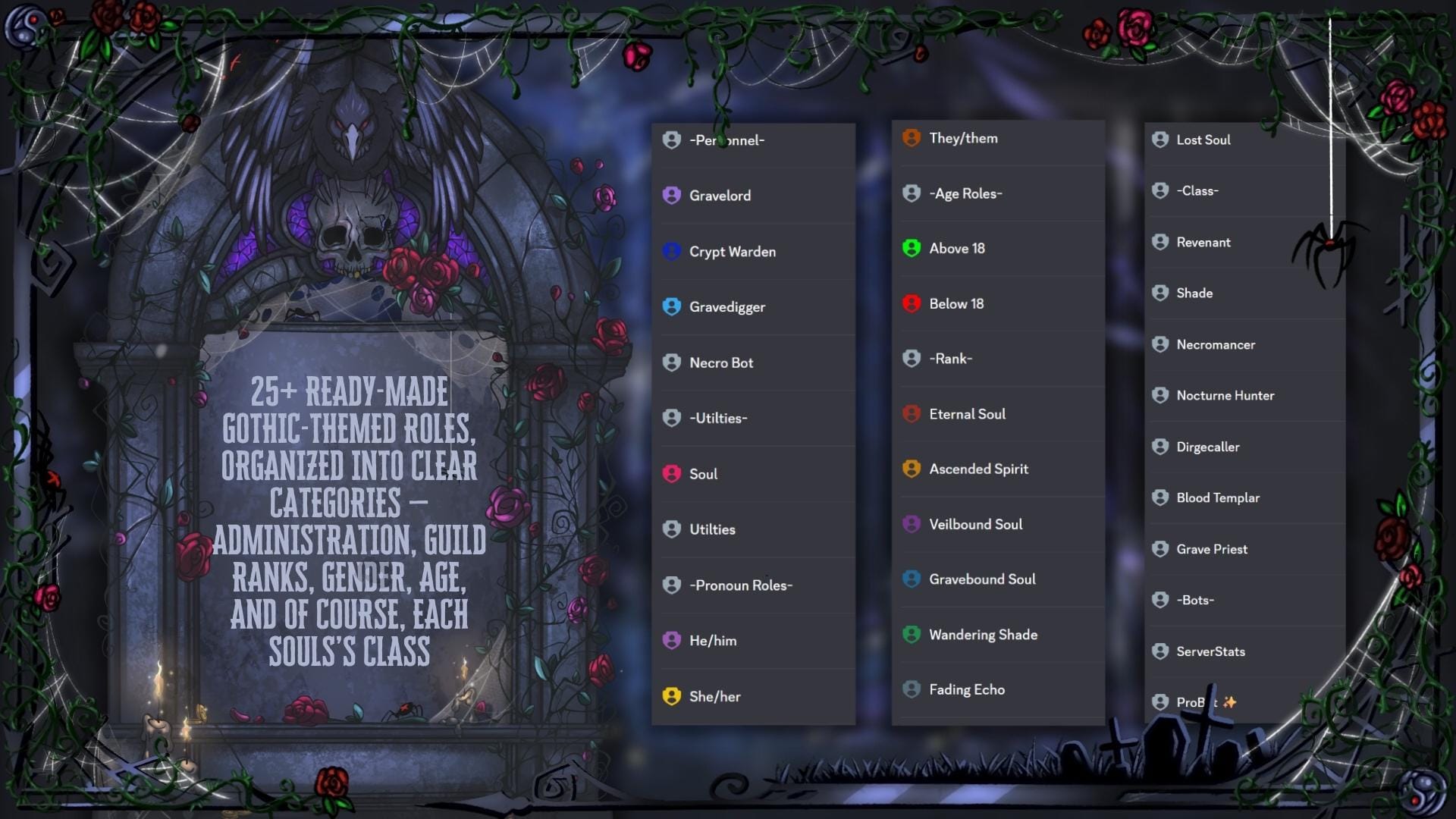Screen dimensions: 1456x819
Task: Open the -Bots- section header
Action: 1194,599
